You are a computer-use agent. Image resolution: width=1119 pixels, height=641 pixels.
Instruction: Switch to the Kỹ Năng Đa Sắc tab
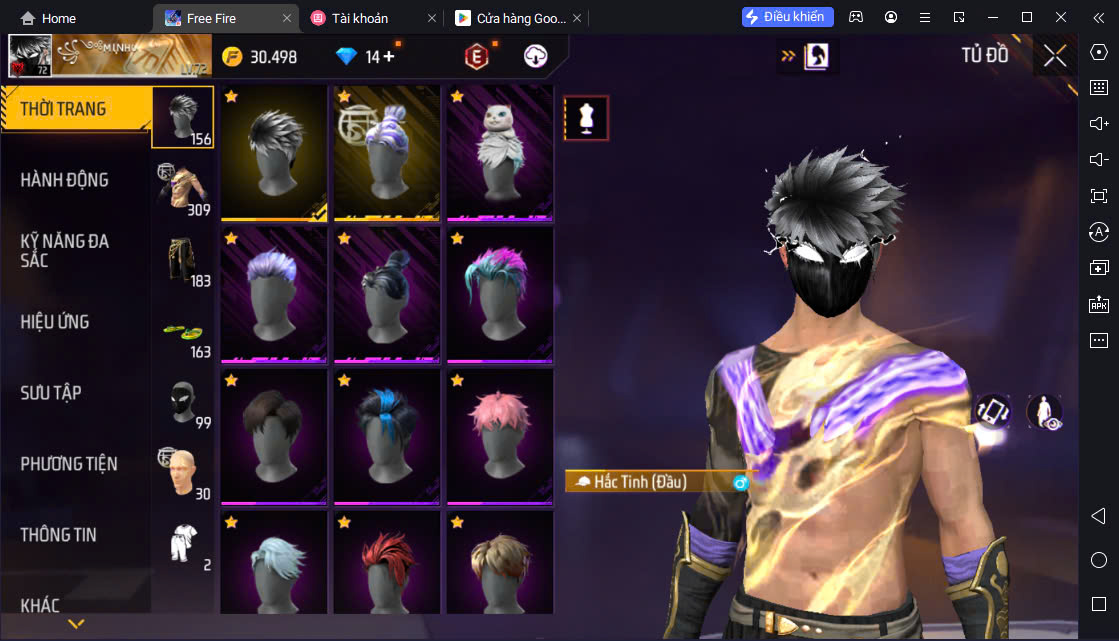click(65, 251)
